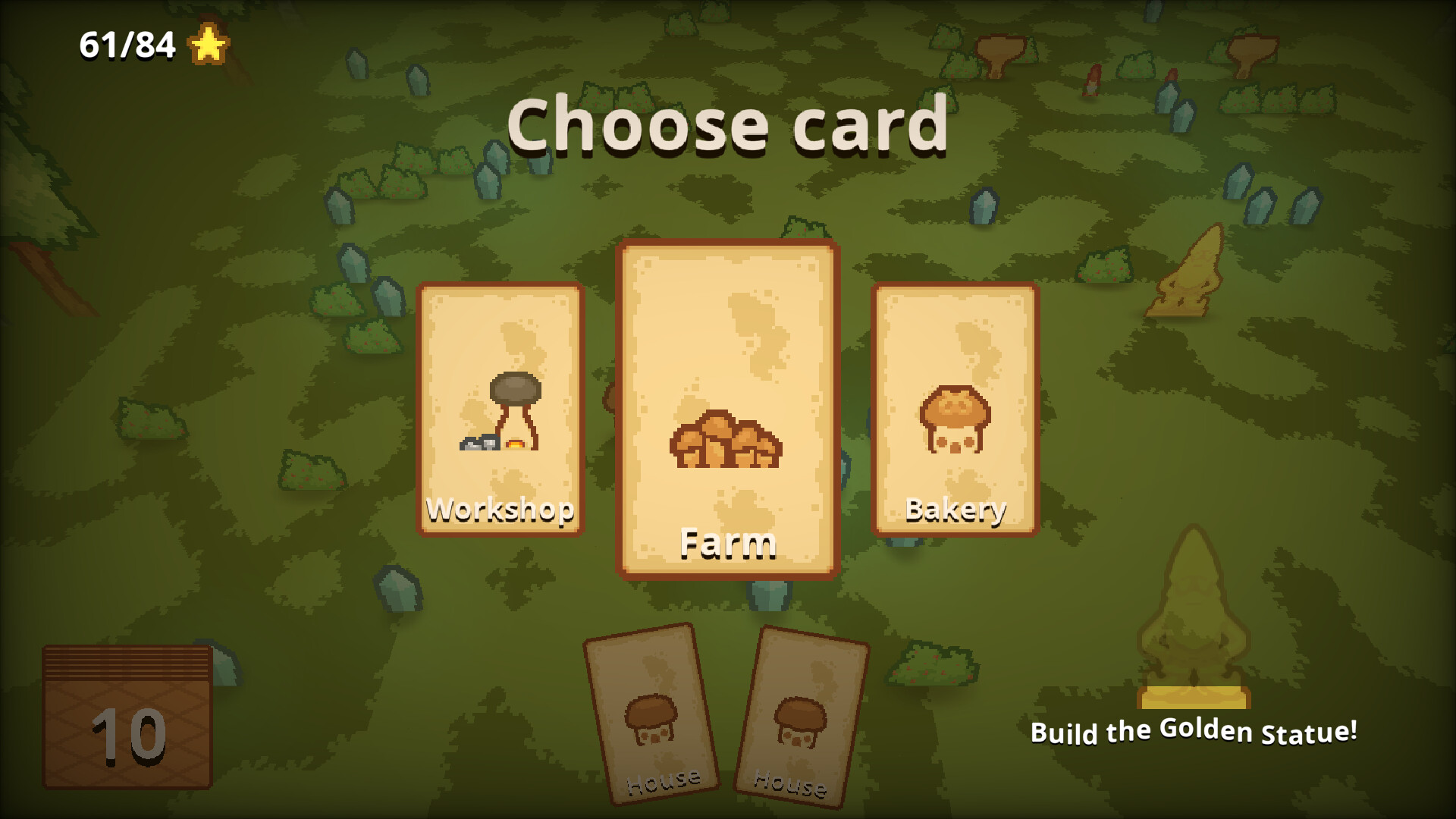Click the Workshop label text
The height and width of the screenshot is (819, 1456).
point(500,510)
